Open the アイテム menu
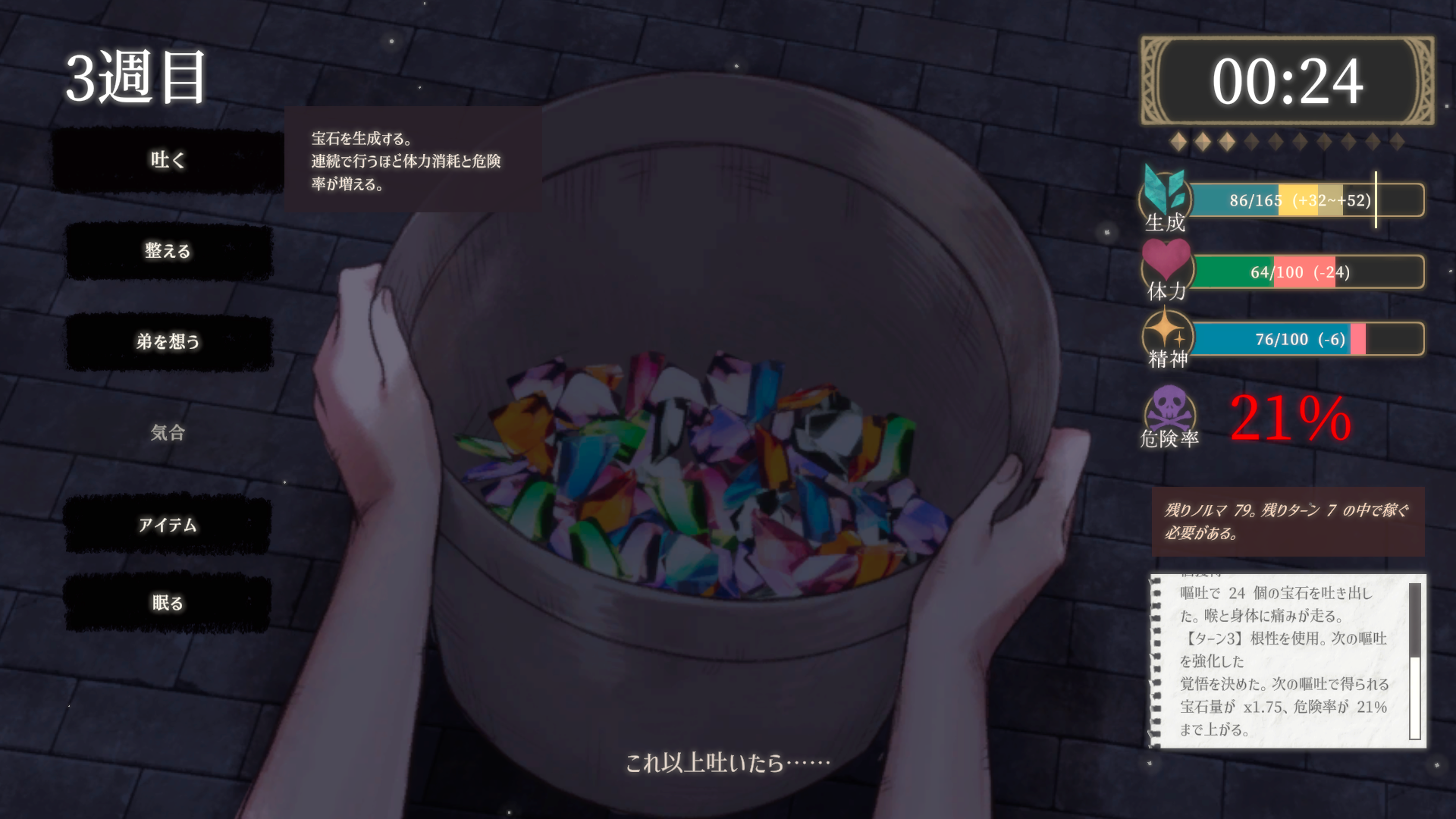The image size is (1456, 819). click(167, 524)
